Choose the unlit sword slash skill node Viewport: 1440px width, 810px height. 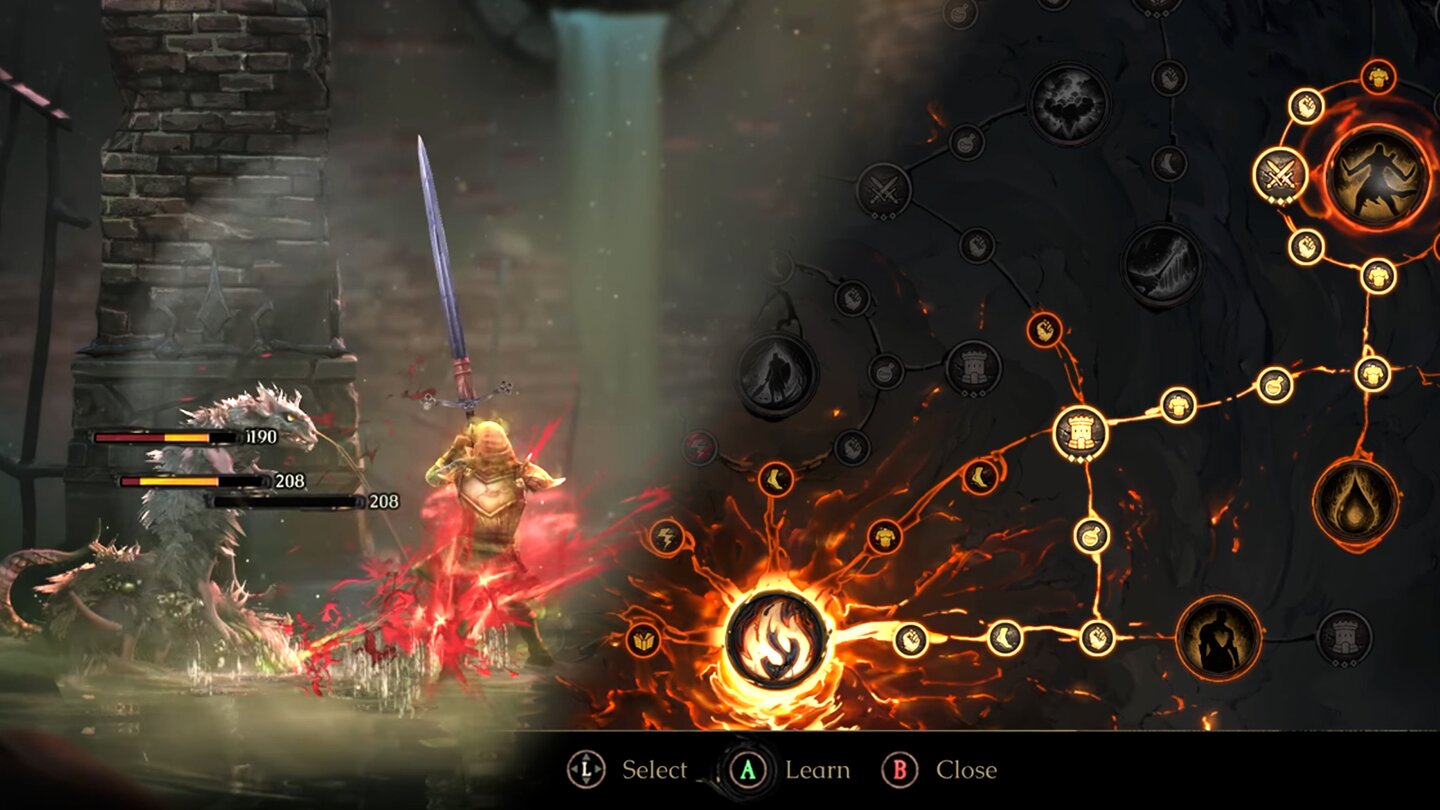coord(1161,264)
